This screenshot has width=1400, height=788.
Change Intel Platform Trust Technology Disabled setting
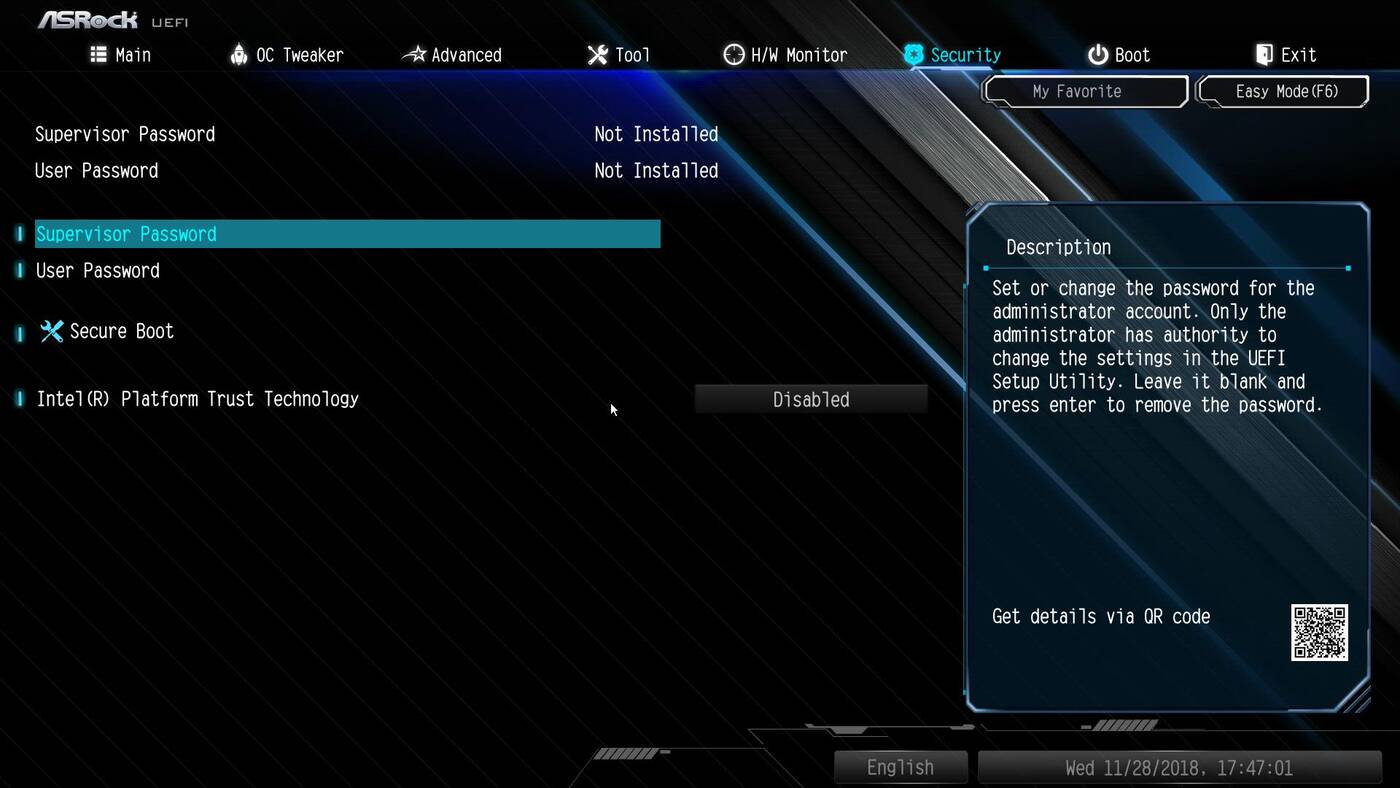click(x=811, y=400)
